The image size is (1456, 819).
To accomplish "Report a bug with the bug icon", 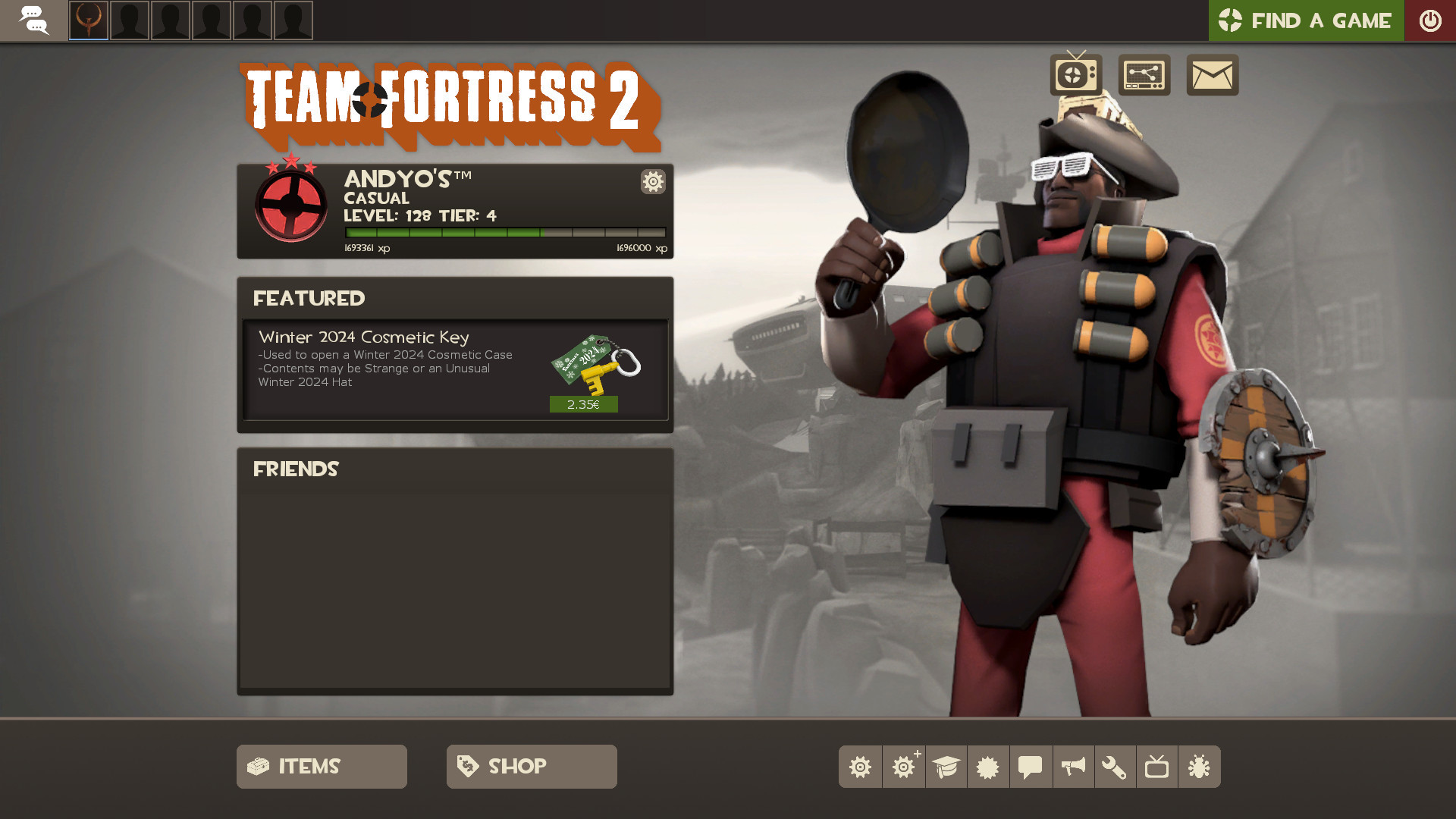I will coord(1200,767).
